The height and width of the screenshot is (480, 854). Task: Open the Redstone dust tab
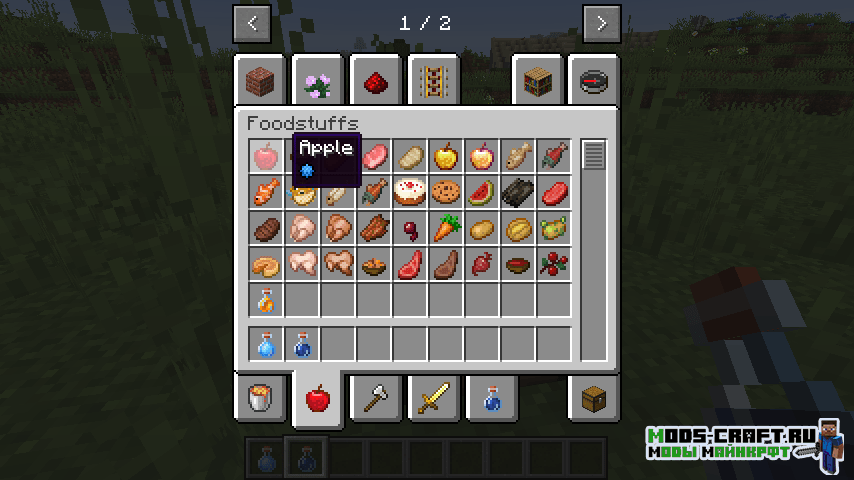[x=376, y=81]
